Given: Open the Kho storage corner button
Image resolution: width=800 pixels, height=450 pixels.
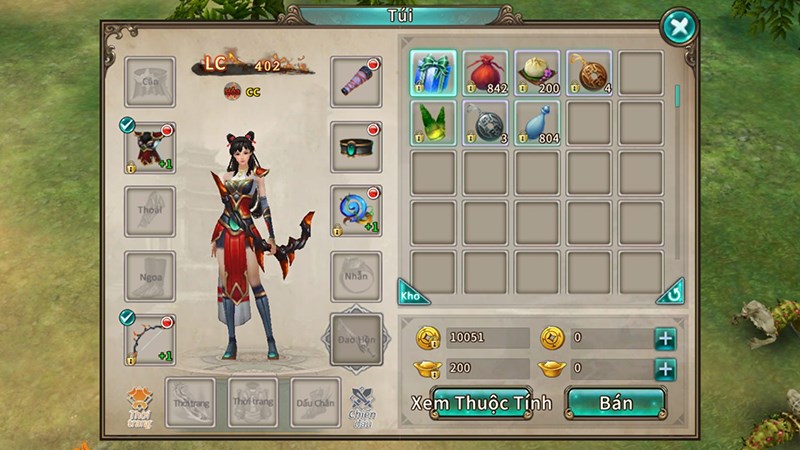Looking at the screenshot, I should pyautogui.click(x=412, y=293).
